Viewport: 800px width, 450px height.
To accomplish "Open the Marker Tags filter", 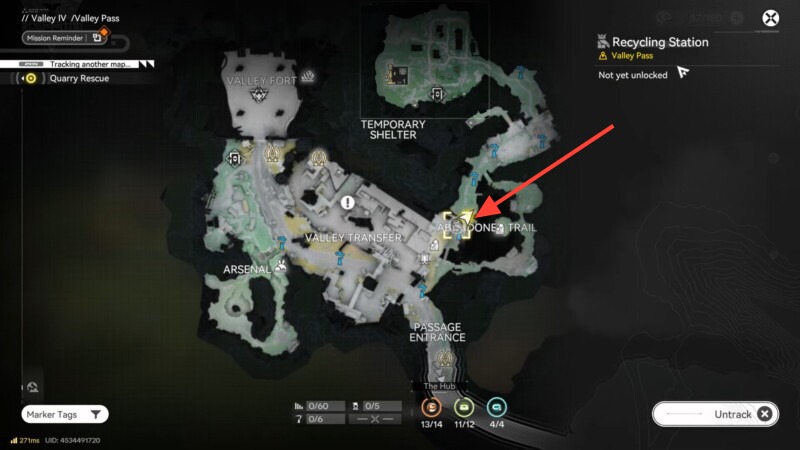I will [65, 414].
